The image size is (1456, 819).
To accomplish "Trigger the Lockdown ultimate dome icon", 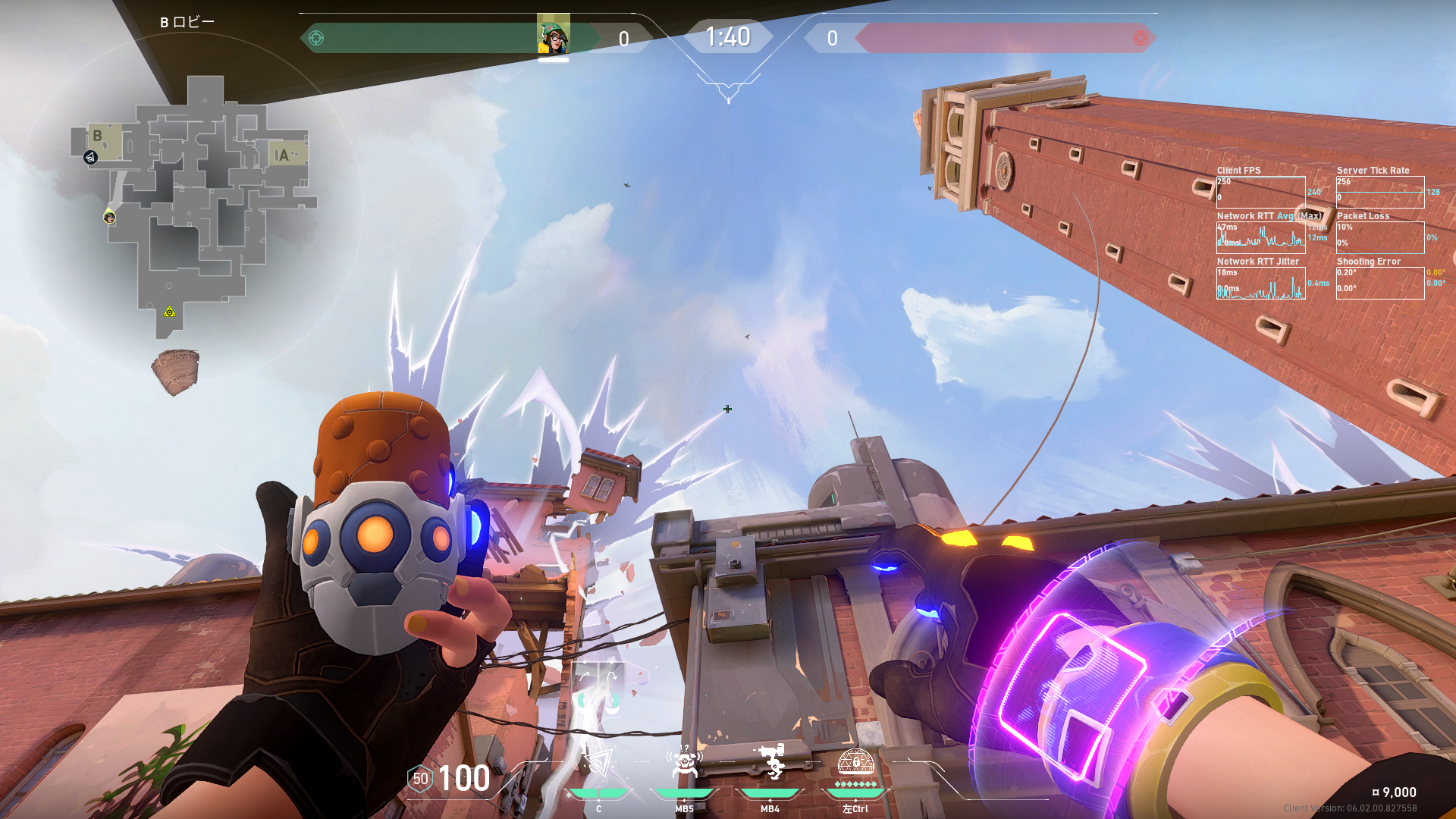I will tap(855, 761).
